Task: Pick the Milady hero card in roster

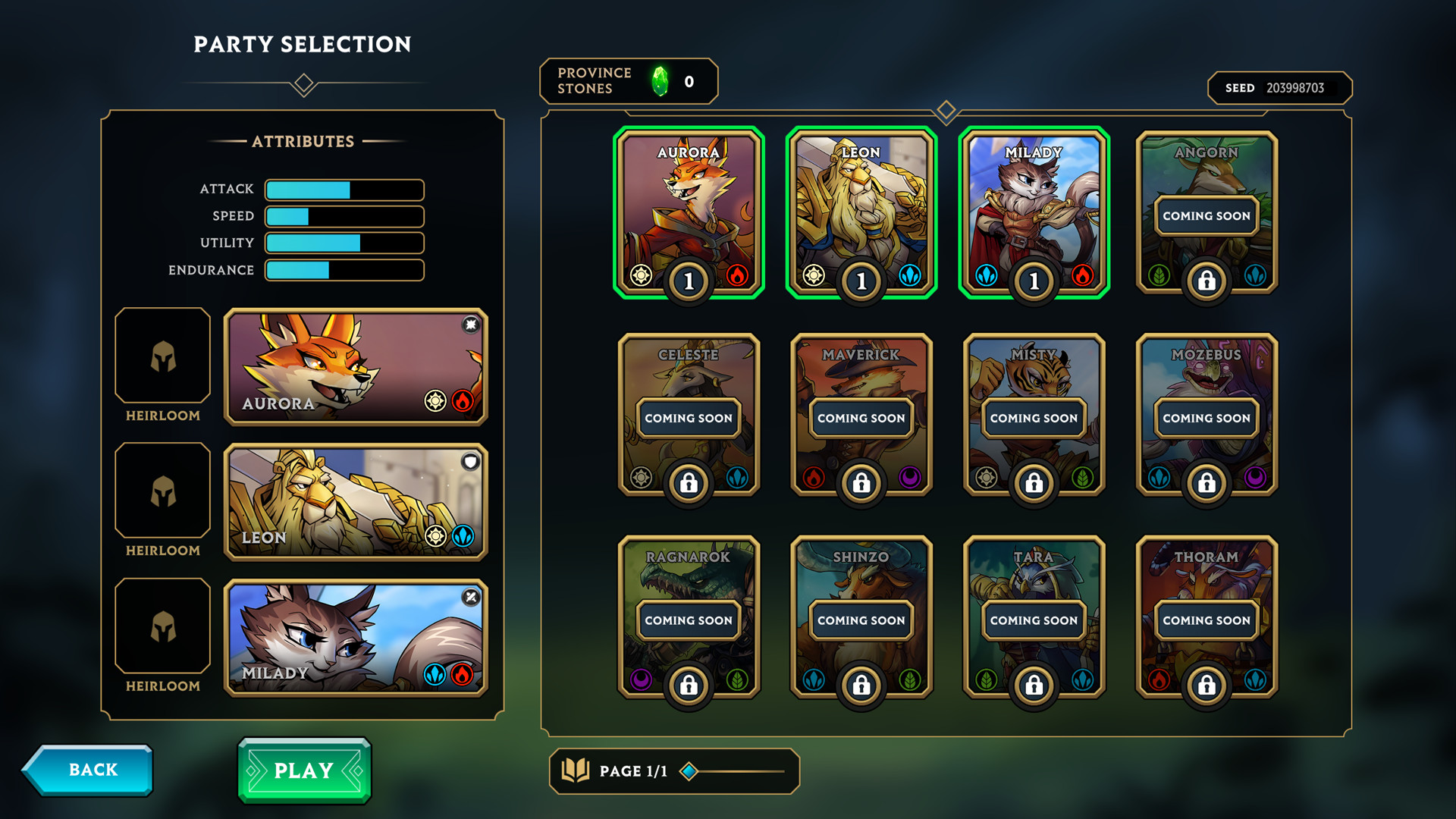Action: 1034,212
